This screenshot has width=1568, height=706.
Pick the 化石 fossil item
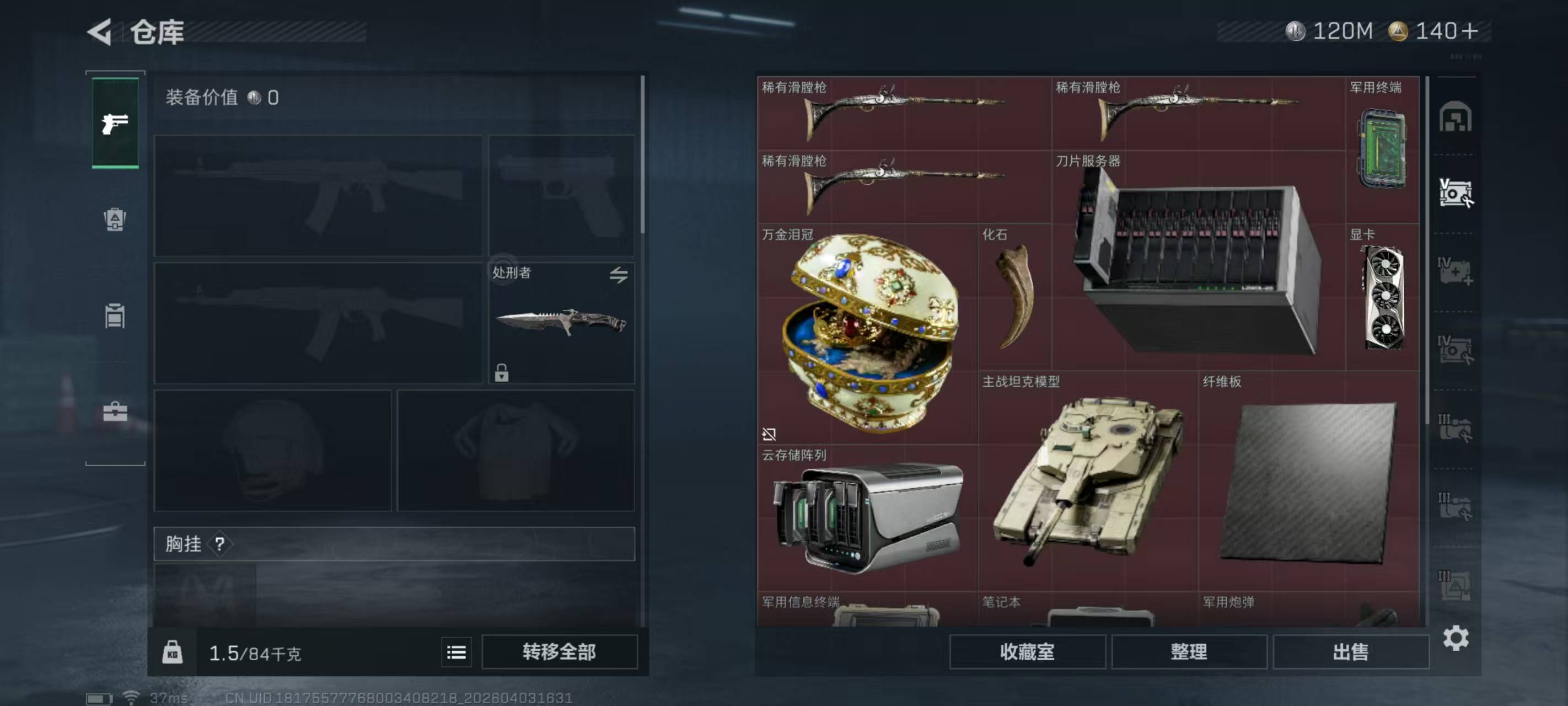pyautogui.click(x=1014, y=297)
